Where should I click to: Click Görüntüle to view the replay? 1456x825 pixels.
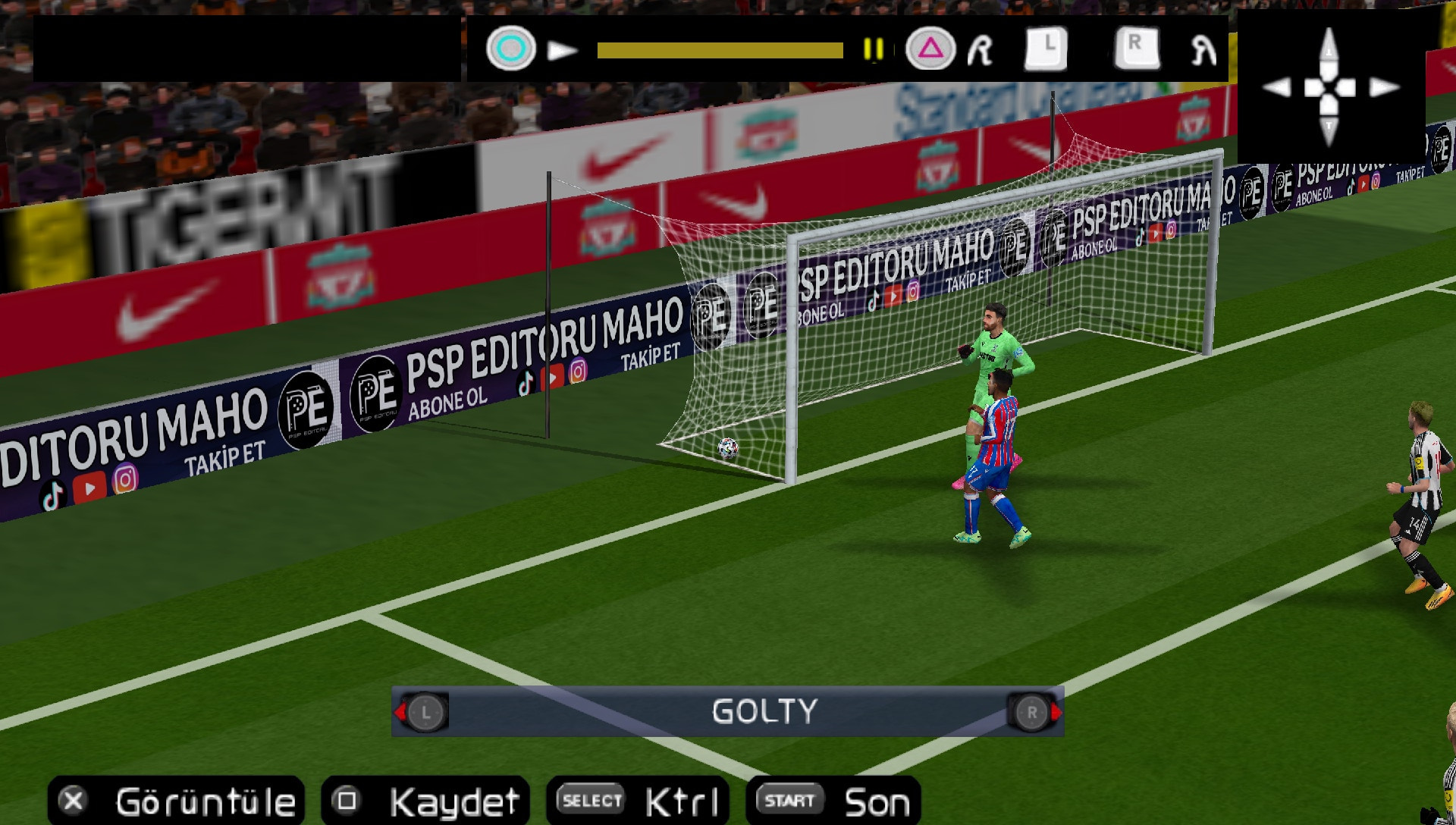pos(206,800)
